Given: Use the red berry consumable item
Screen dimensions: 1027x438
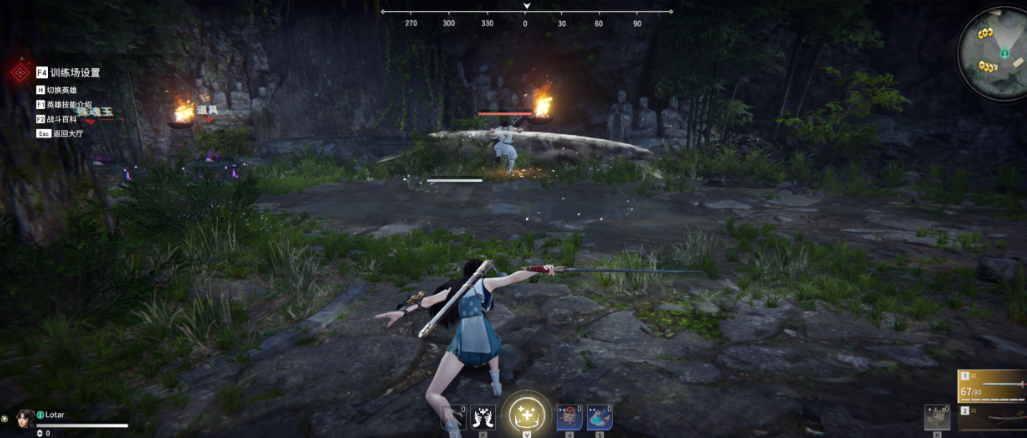Looking at the screenshot, I should pos(570,416).
